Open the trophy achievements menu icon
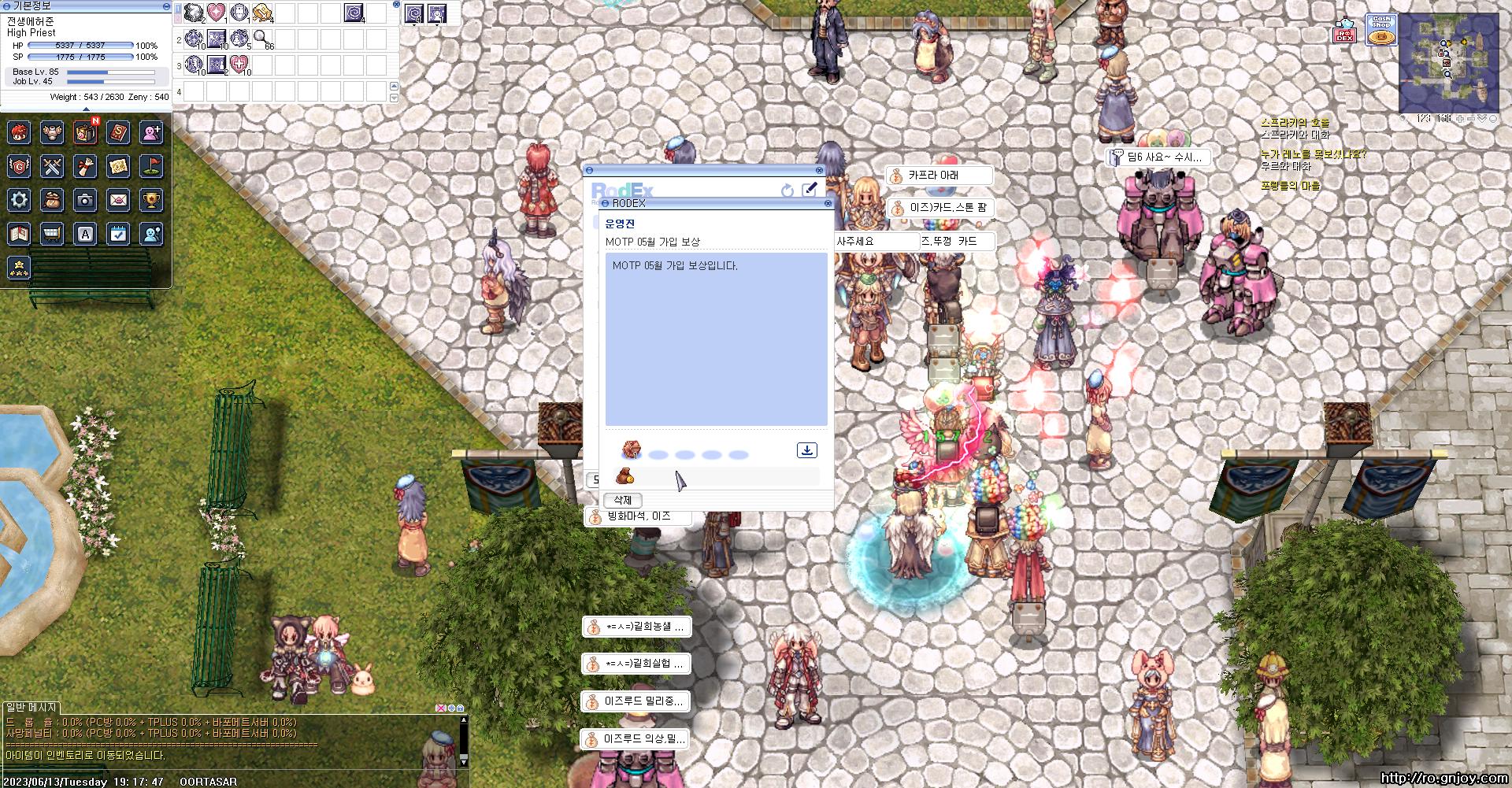Screen dimensions: 1512x788 coord(151,200)
